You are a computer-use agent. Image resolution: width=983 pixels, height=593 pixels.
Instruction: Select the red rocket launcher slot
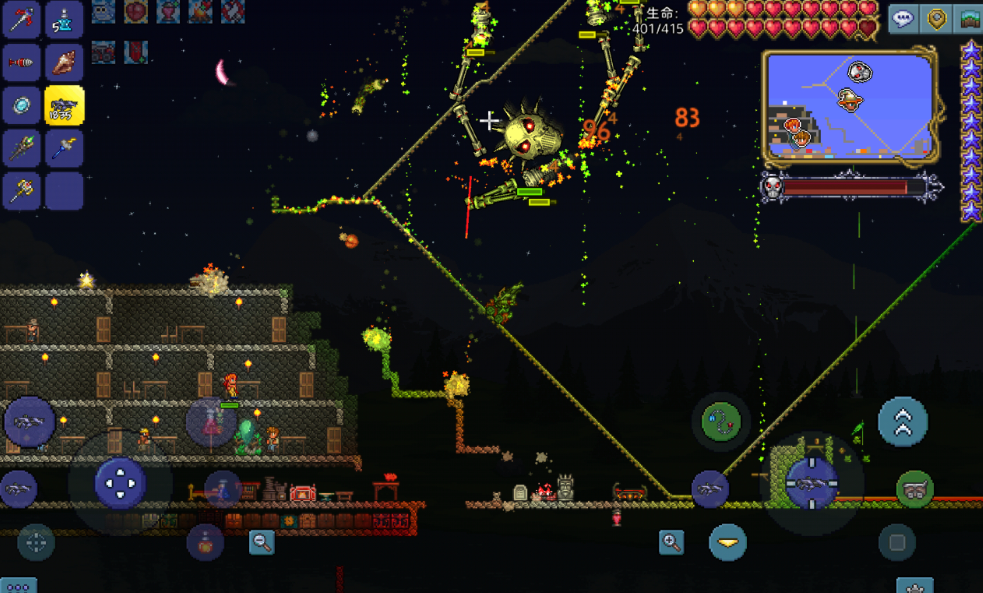(21, 63)
